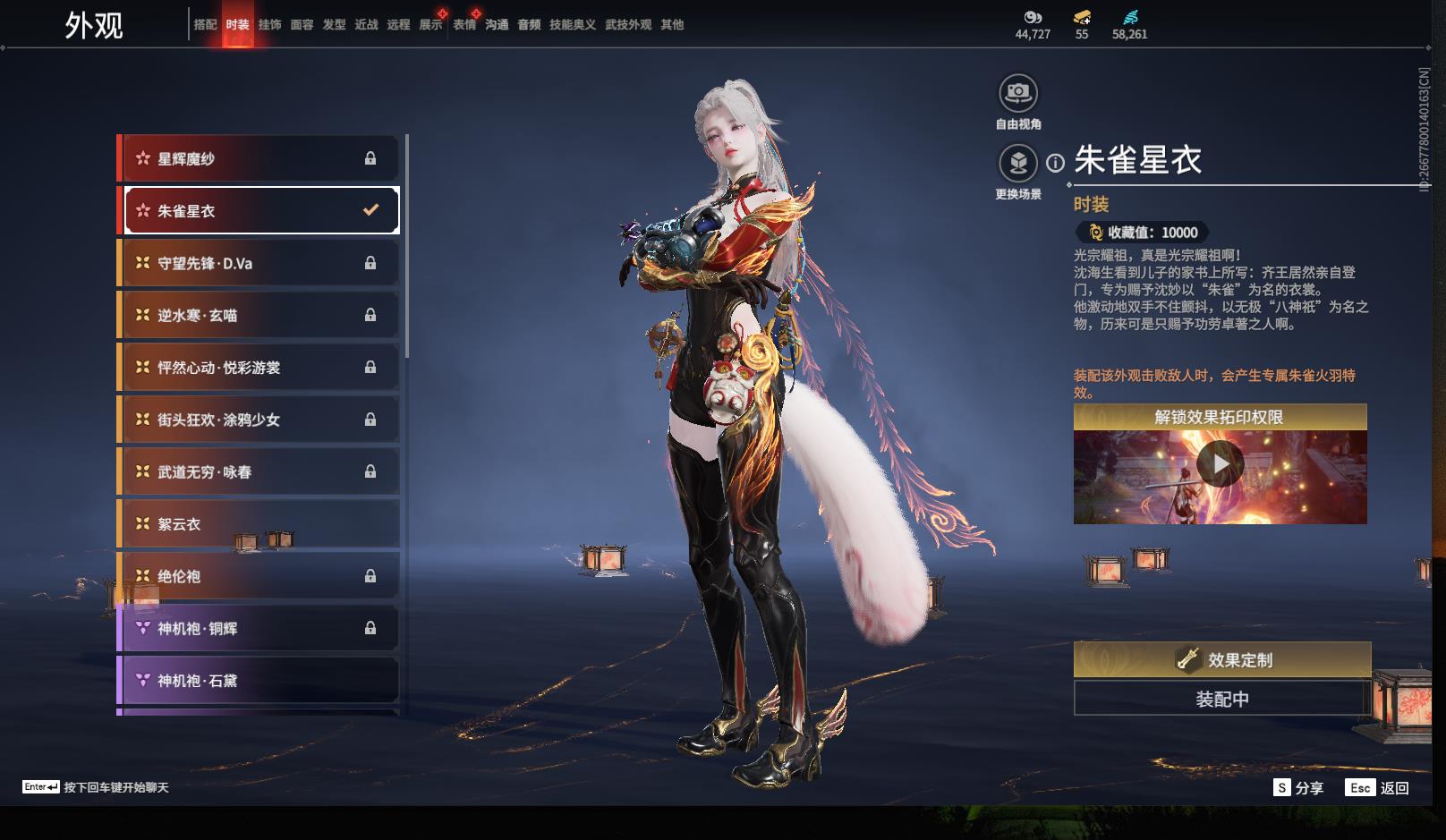Open 效果定制 effect customization
Viewport: 1446px width, 840px height.
1222,660
